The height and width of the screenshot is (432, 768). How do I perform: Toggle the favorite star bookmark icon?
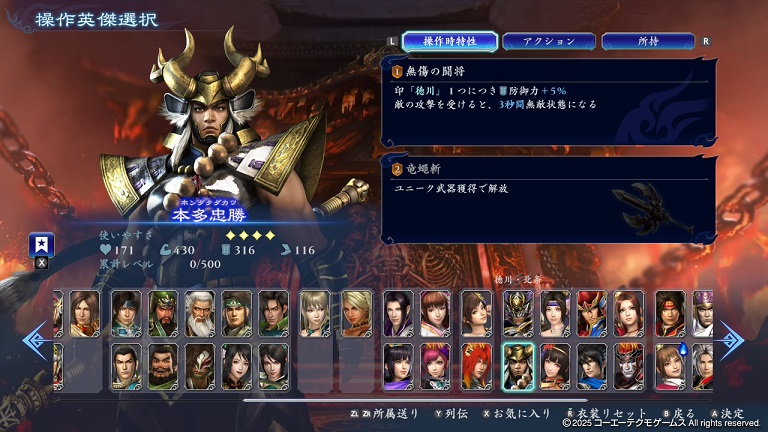tap(43, 245)
